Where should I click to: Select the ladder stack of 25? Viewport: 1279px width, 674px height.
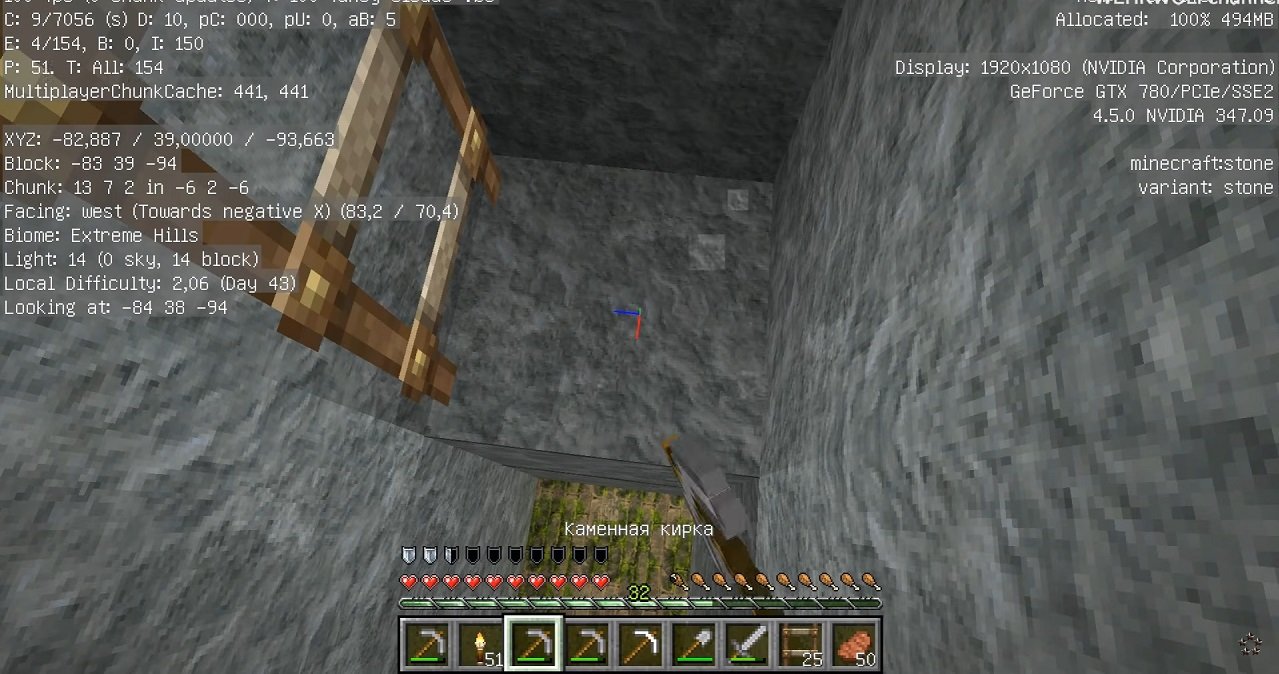[800, 644]
